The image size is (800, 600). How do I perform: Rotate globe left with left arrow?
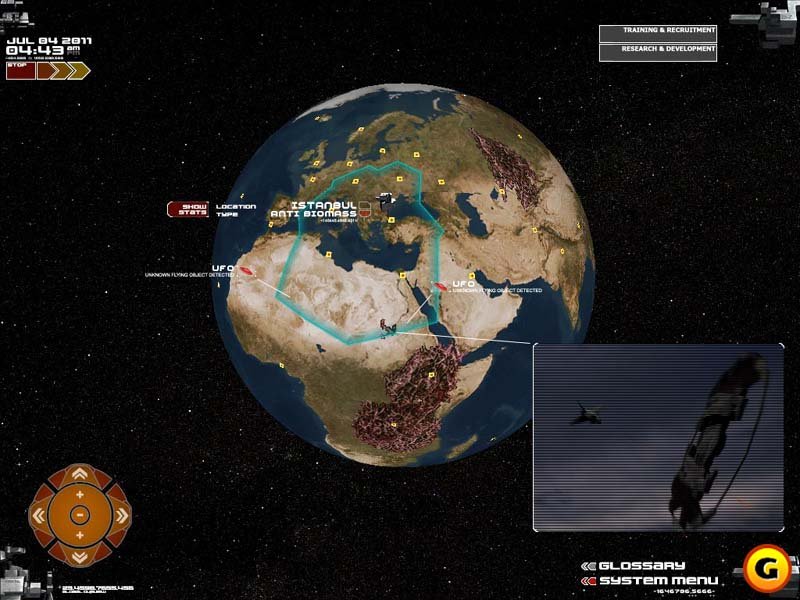(39, 515)
